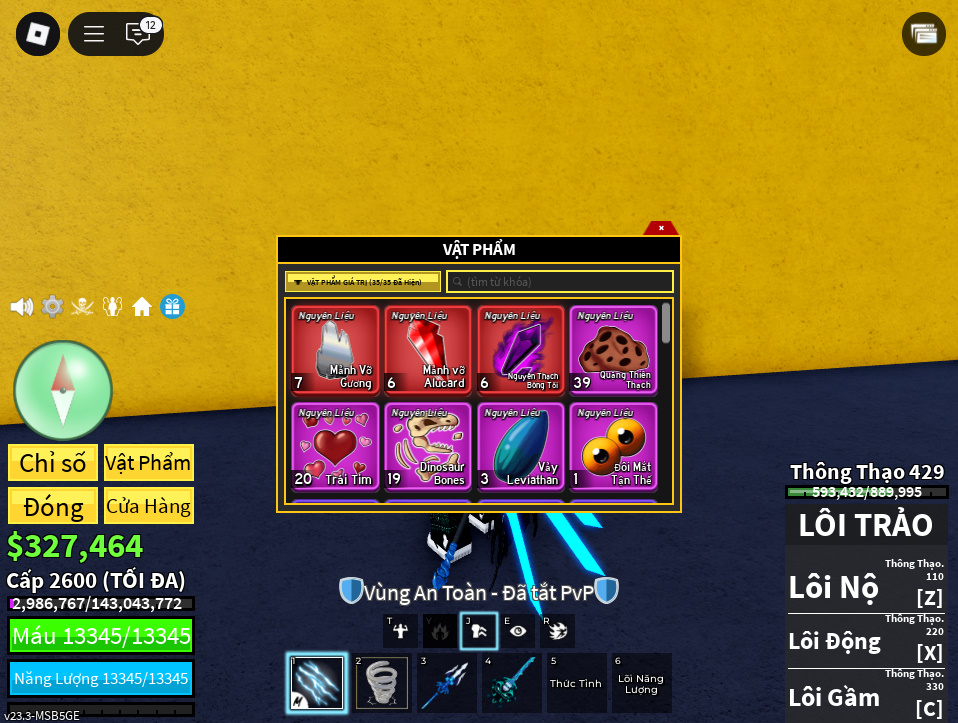
Task: Select the Đôi Mắt Tận Thế eyes item
Action: (613, 446)
